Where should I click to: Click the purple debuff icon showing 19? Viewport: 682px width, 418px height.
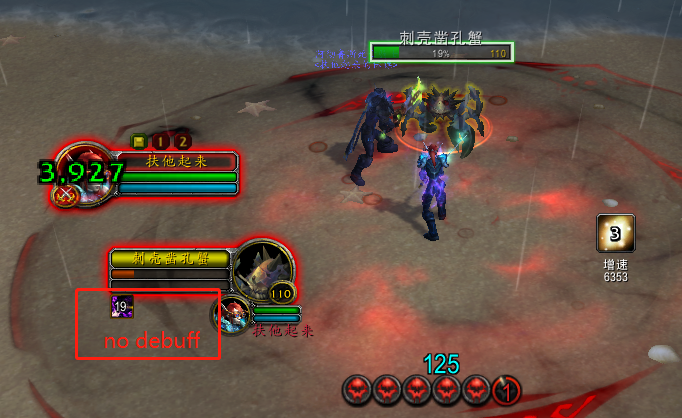[122, 306]
